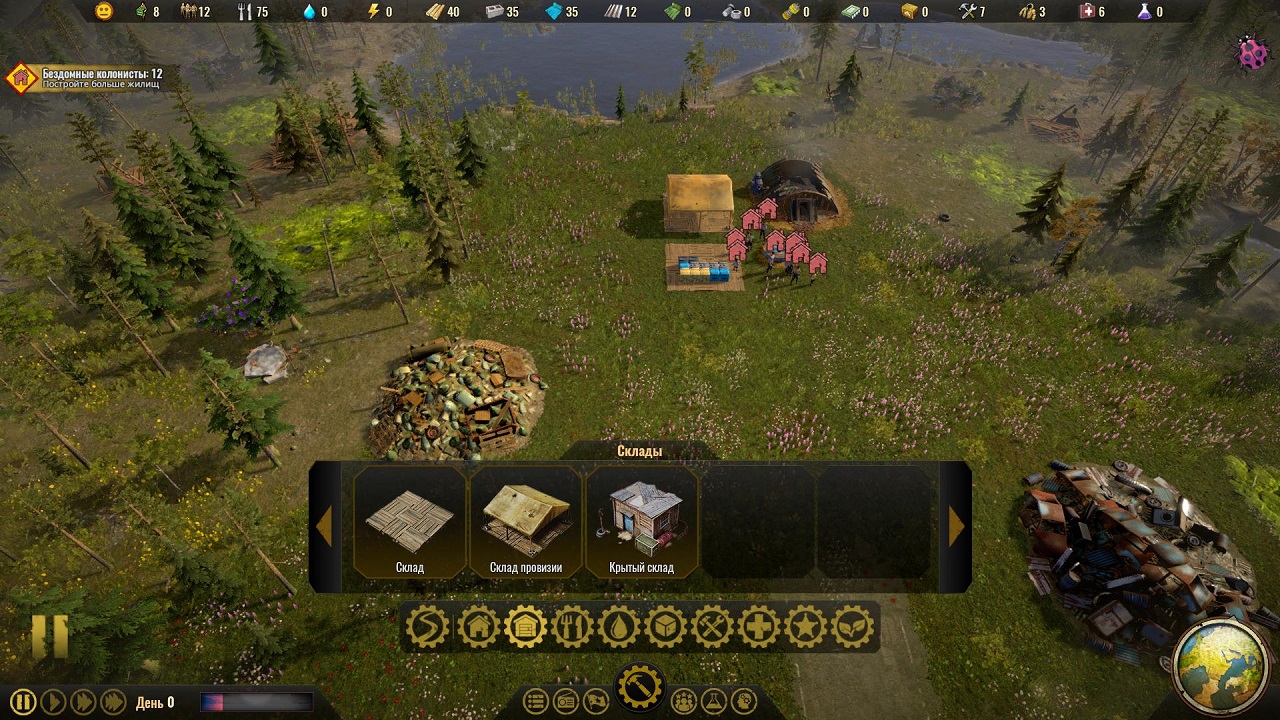Show next buildings with right arrow
This screenshot has height=720, width=1280.
(956, 526)
